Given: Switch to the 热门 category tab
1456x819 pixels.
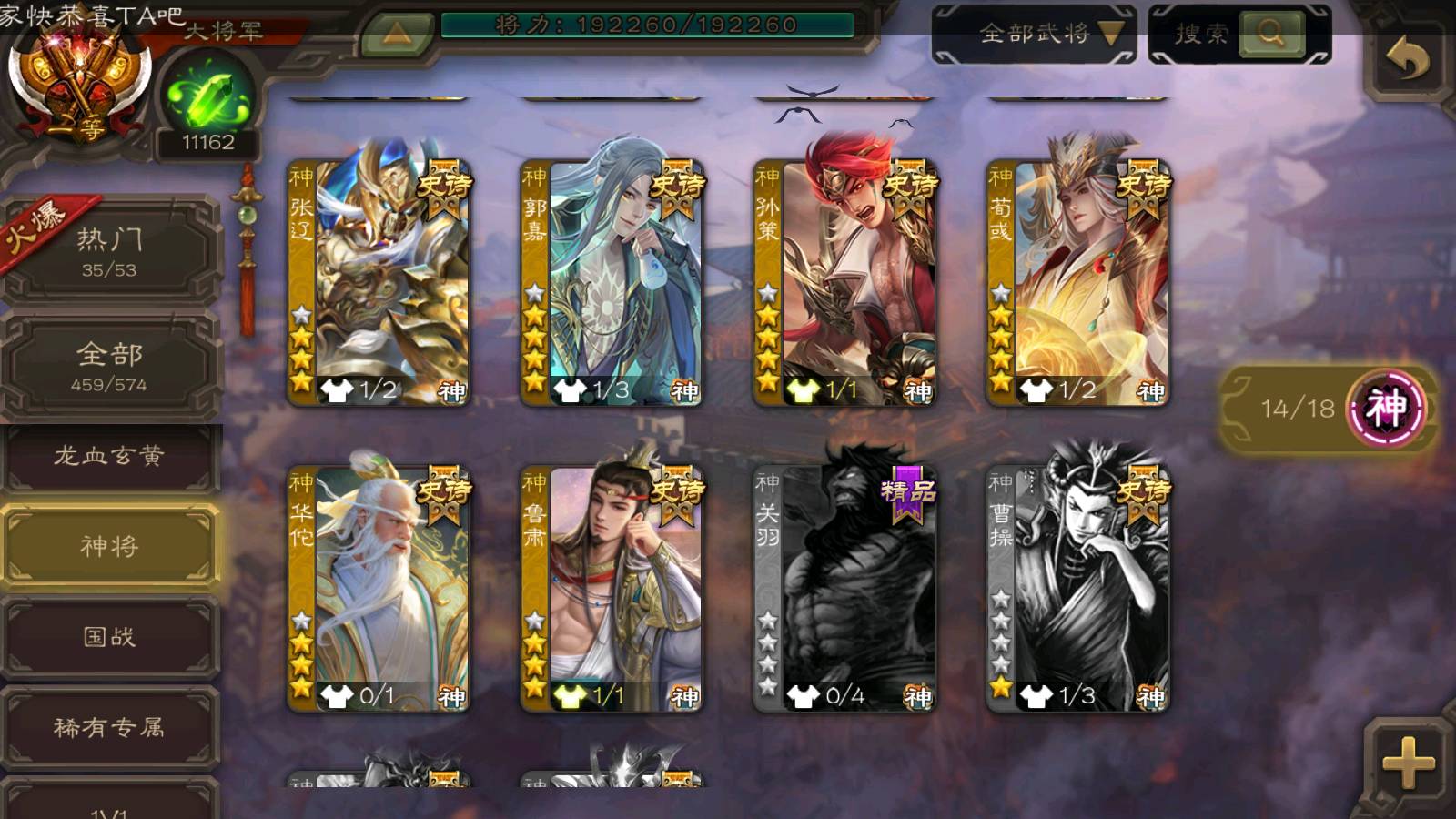Looking at the screenshot, I should tap(109, 250).
